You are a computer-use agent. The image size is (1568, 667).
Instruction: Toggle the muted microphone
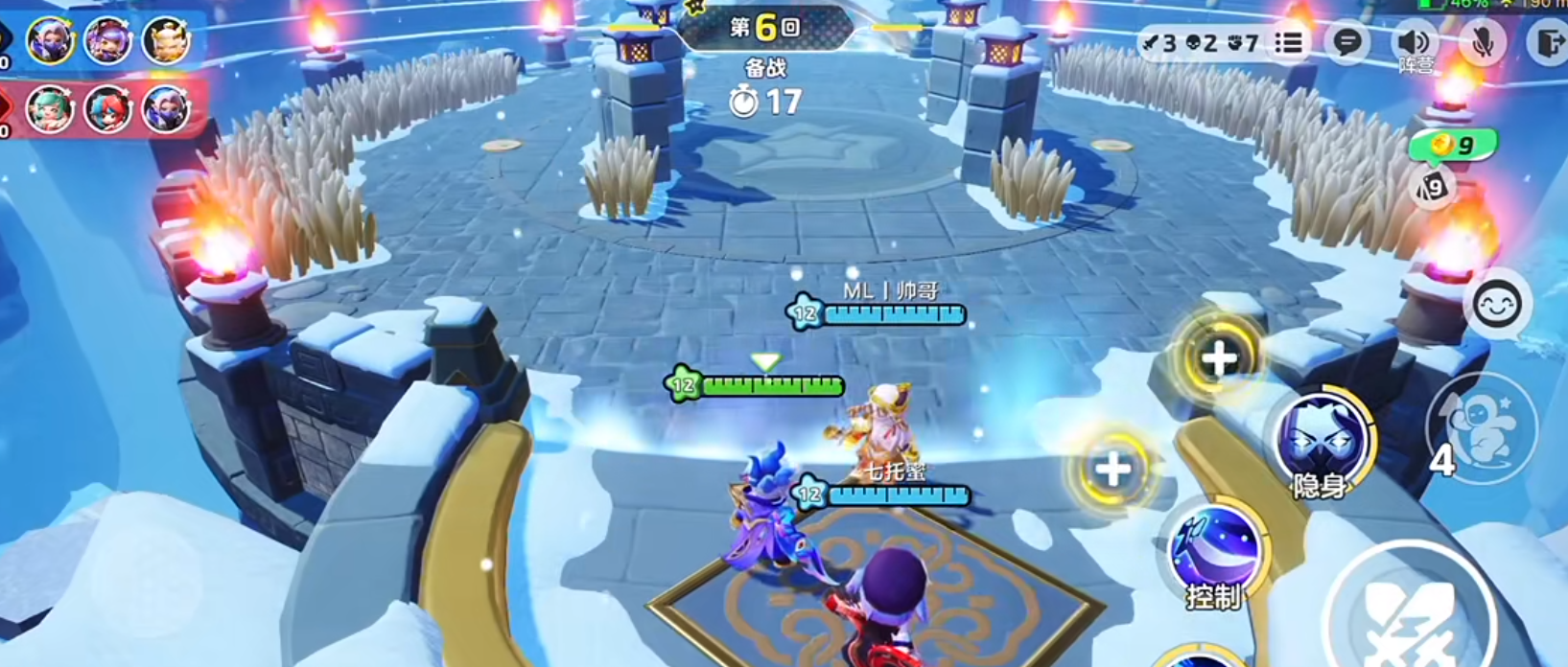click(x=1483, y=43)
